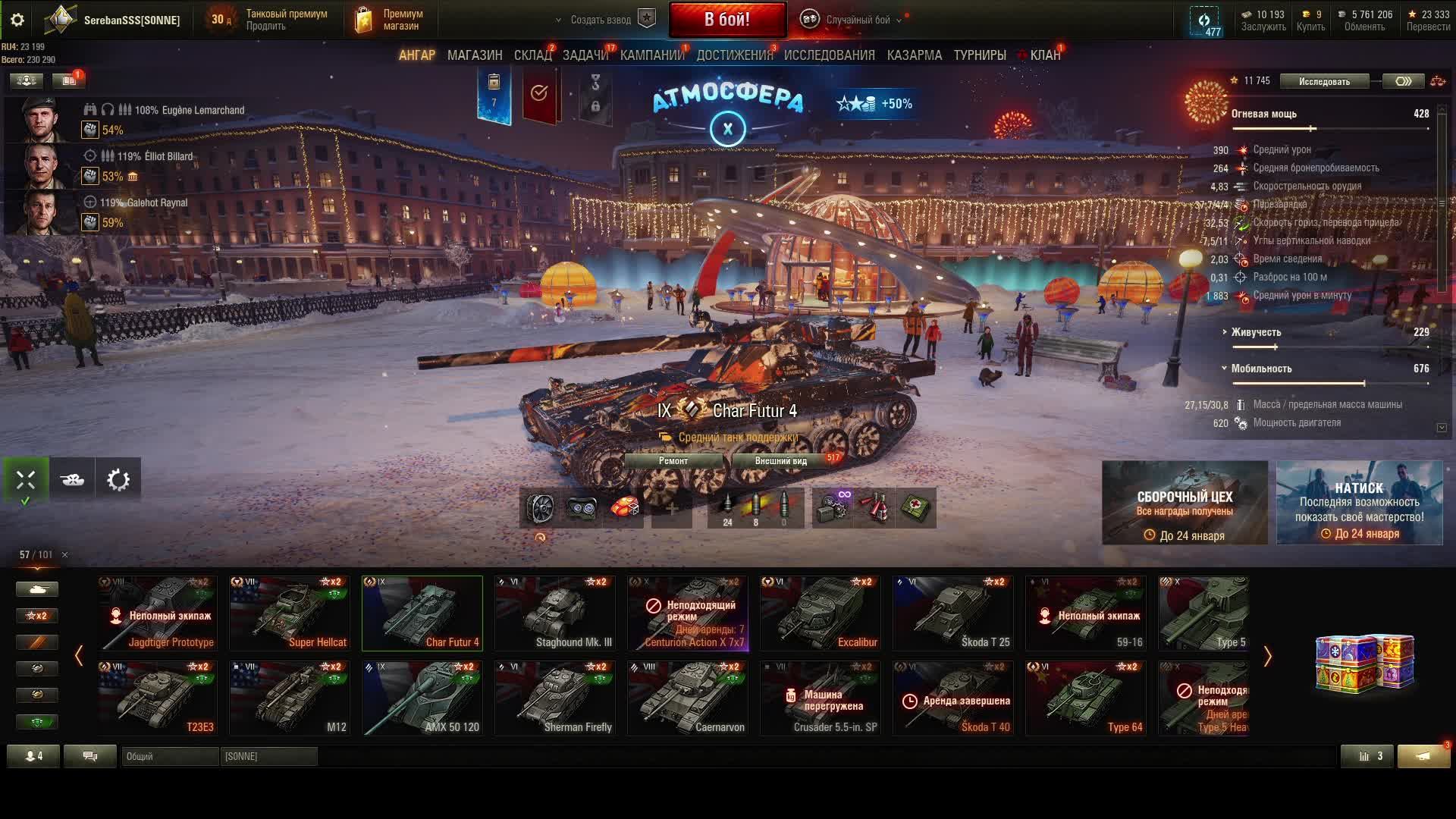This screenshot has width=1456, height=819.
Task: Open the settings gear menu
Action: (x=17, y=20)
